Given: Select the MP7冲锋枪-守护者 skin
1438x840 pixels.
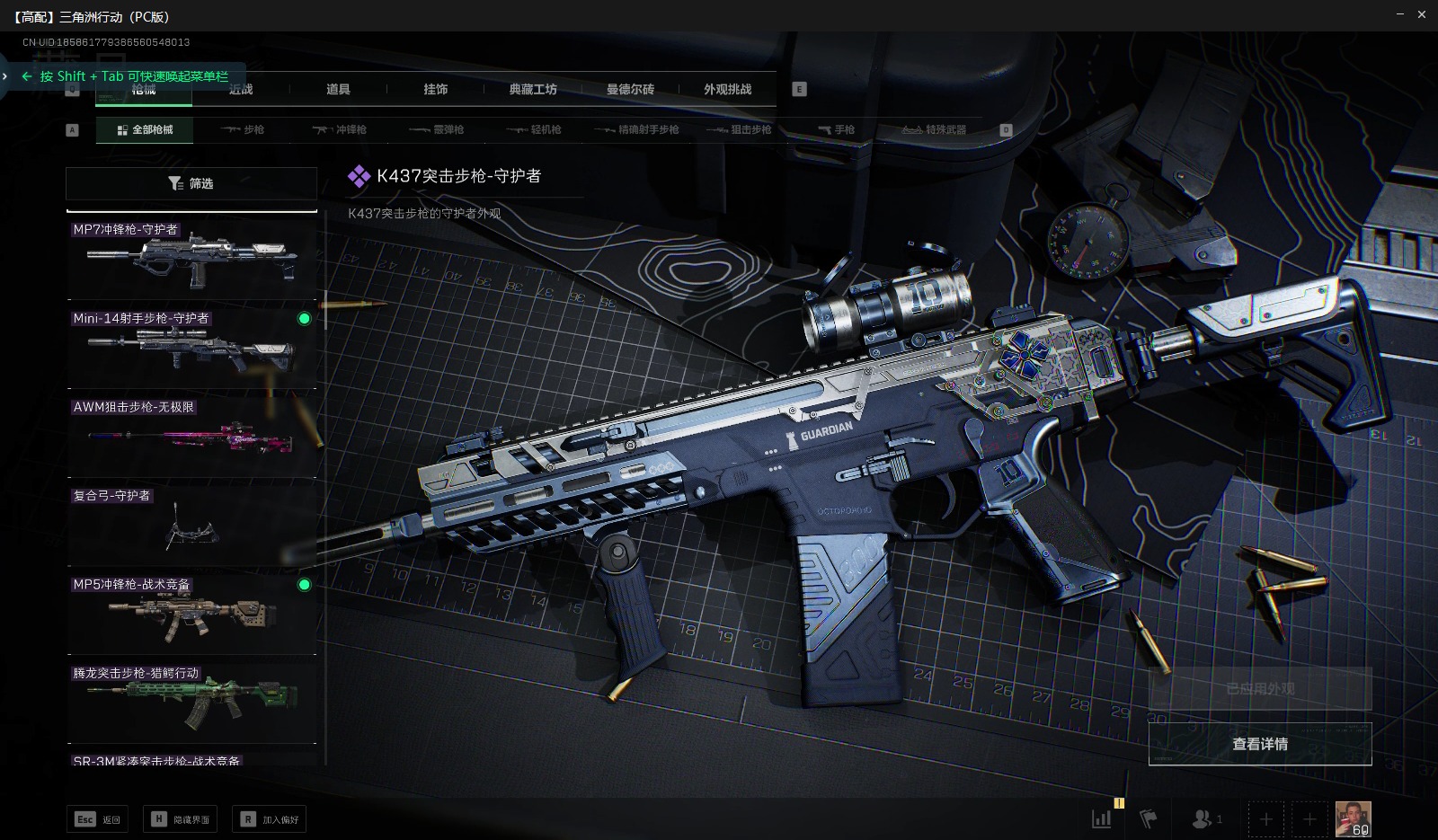Looking at the screenshot, I should coord(191,258).
